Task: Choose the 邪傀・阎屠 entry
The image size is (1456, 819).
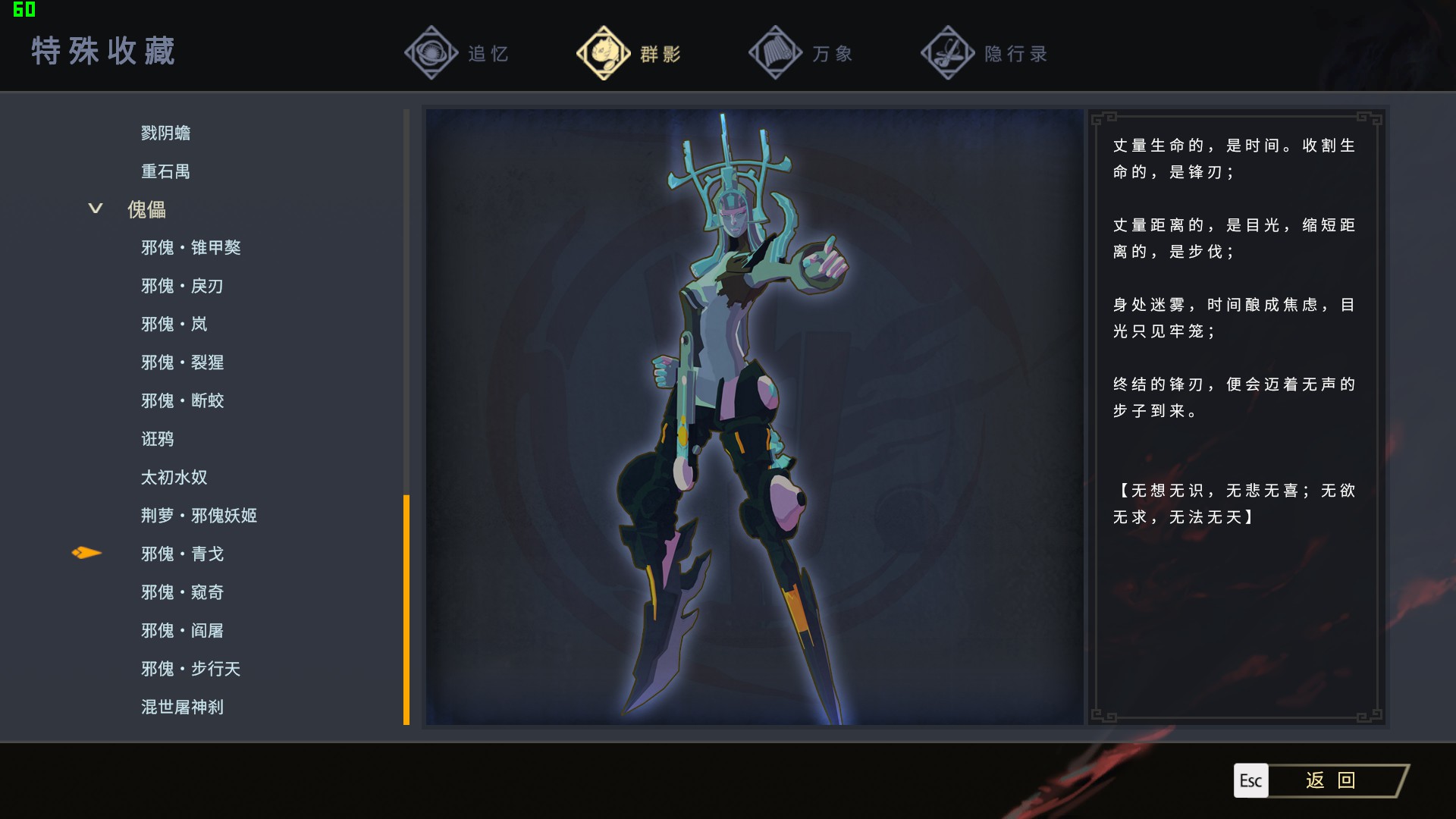Action: 182,630
